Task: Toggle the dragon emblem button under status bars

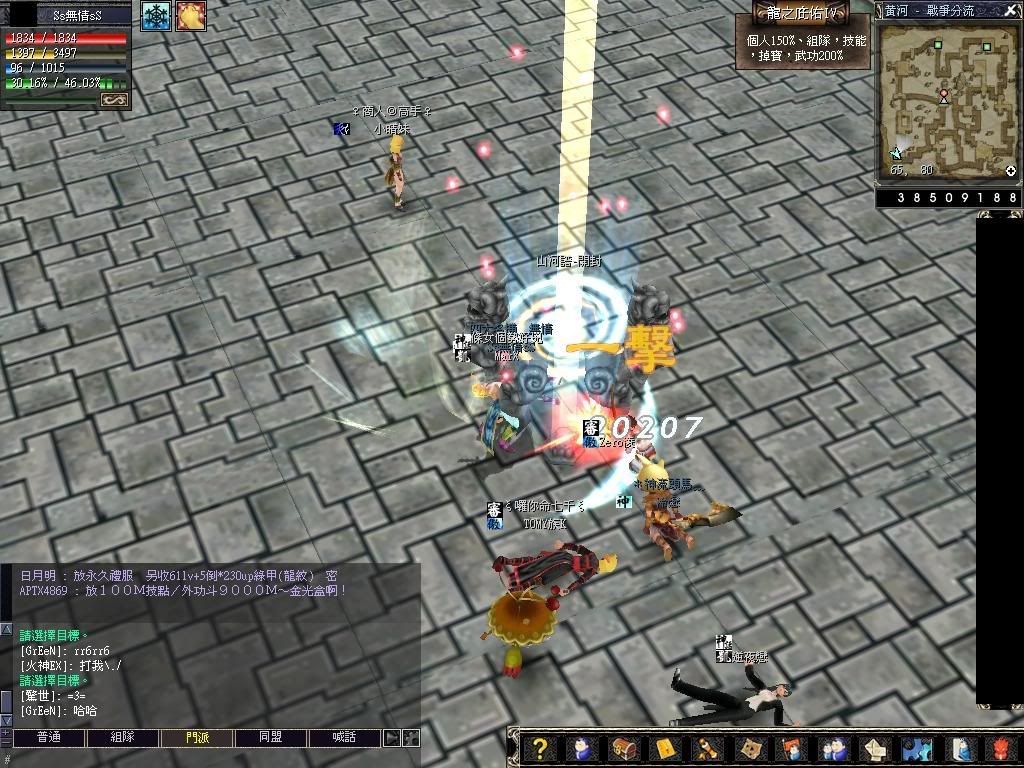Action: pos(114,100)
